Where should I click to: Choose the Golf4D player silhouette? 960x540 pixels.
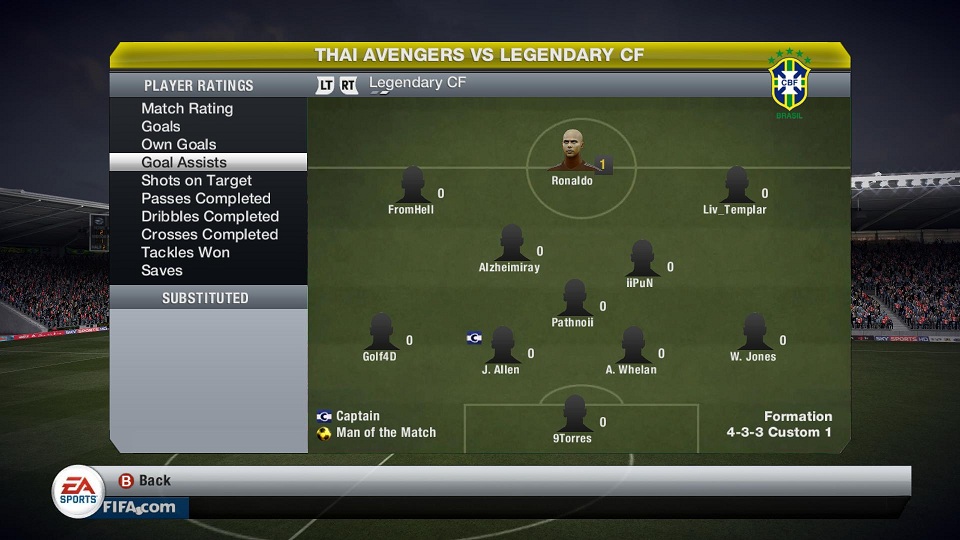coord(380,333)
